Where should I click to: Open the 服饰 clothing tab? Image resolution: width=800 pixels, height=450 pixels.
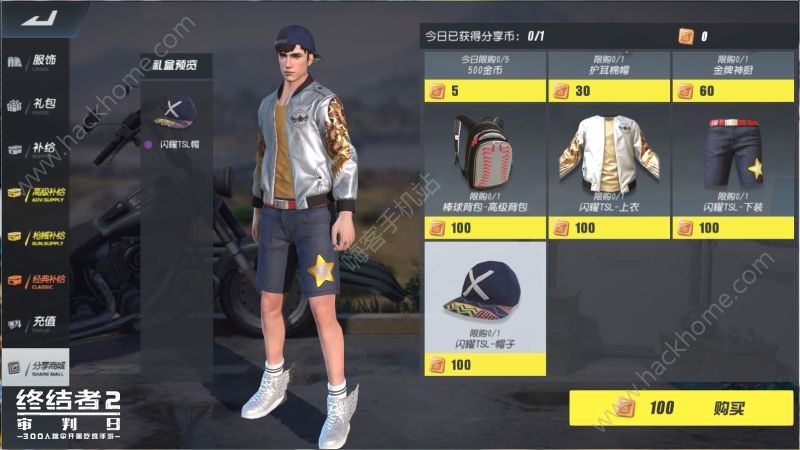click(35, 61)
